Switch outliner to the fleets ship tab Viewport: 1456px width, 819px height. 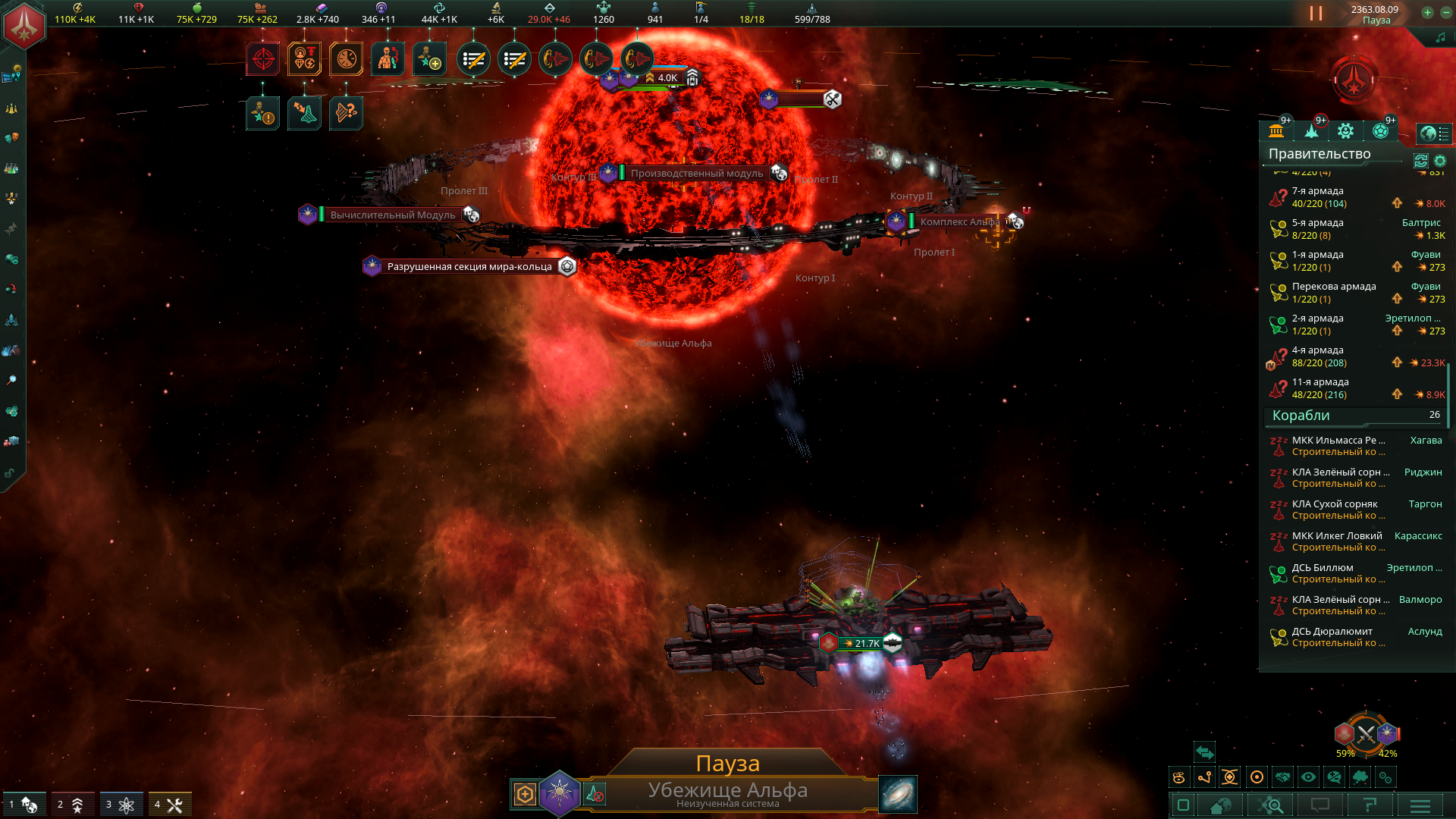1311,131
